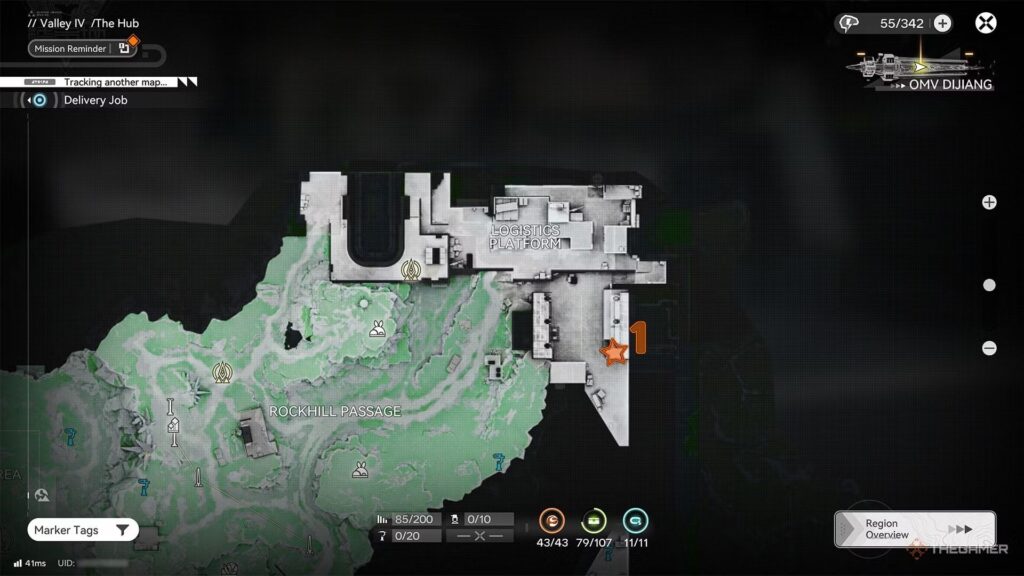Close the map with the X button
Screen dimensions: 1024x576
pos(987,24)
